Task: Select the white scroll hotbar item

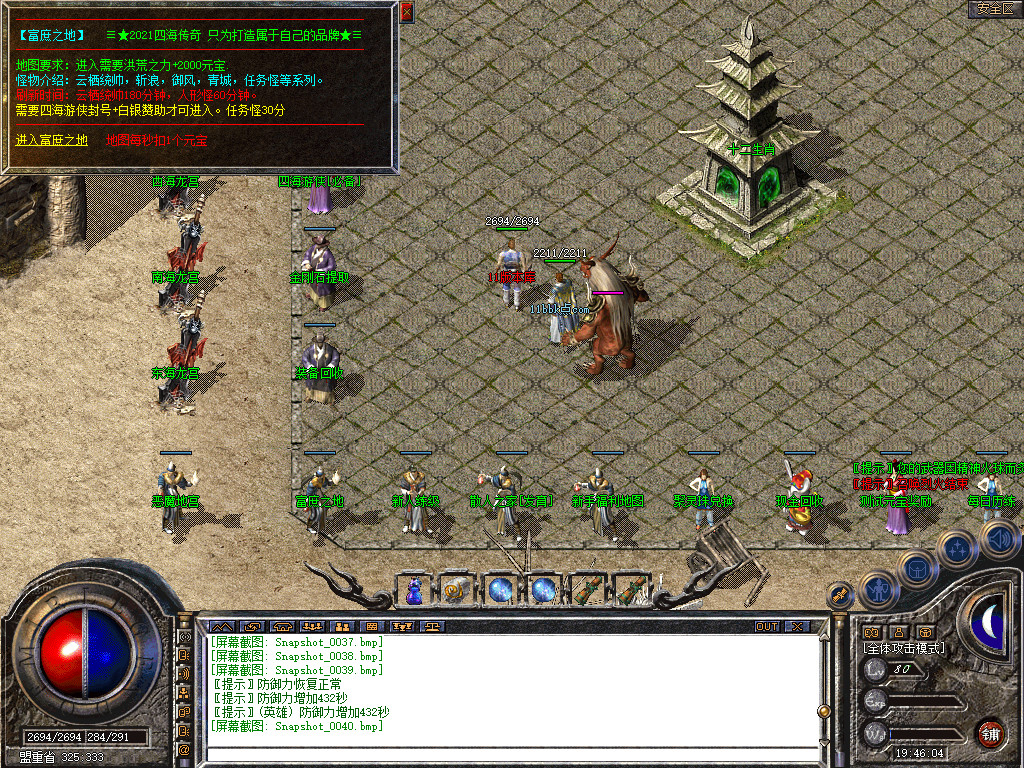Action: 455,592
